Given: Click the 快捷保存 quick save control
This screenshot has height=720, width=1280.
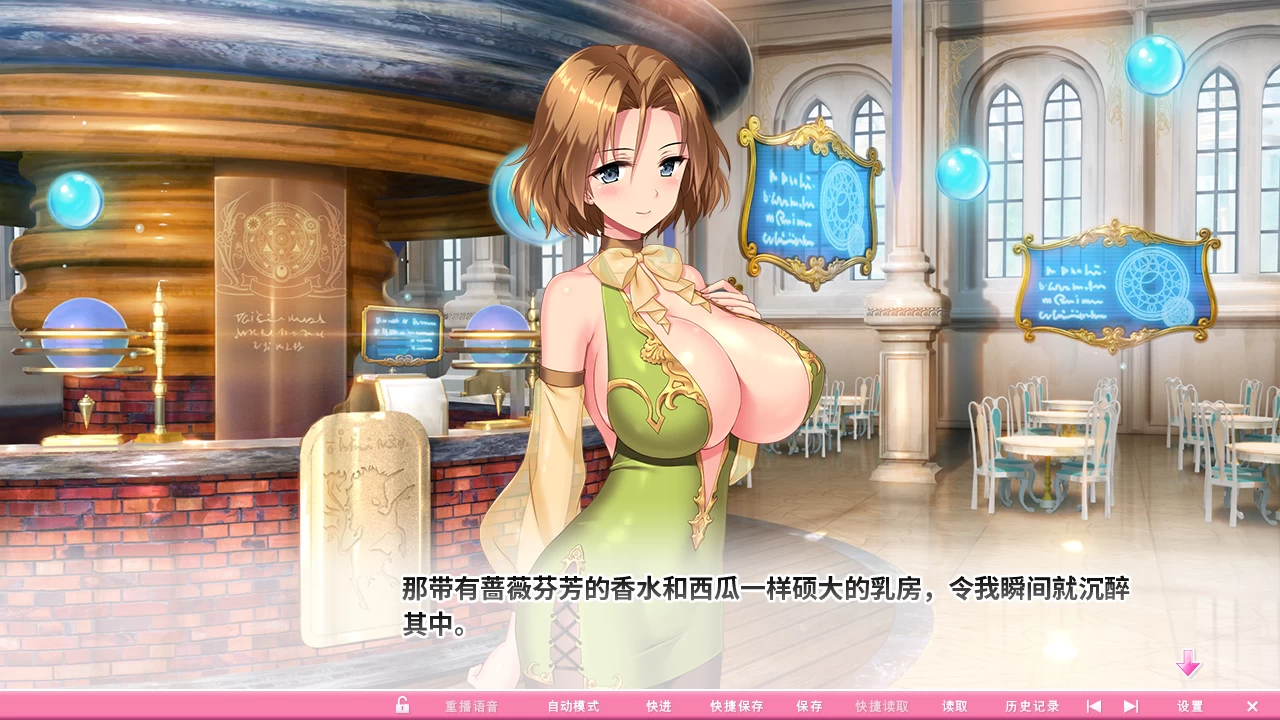Looking at the screenshot, I should tap(736, 705).
